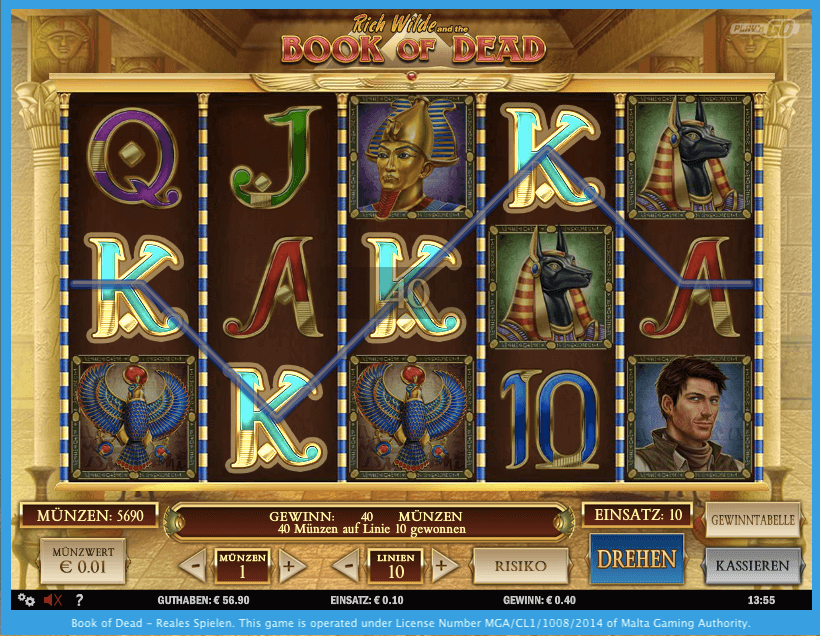Toggle the muted sound speaker icon
Image resolution: width=820 pixels, height=636 pixels.
pos(53,600)
